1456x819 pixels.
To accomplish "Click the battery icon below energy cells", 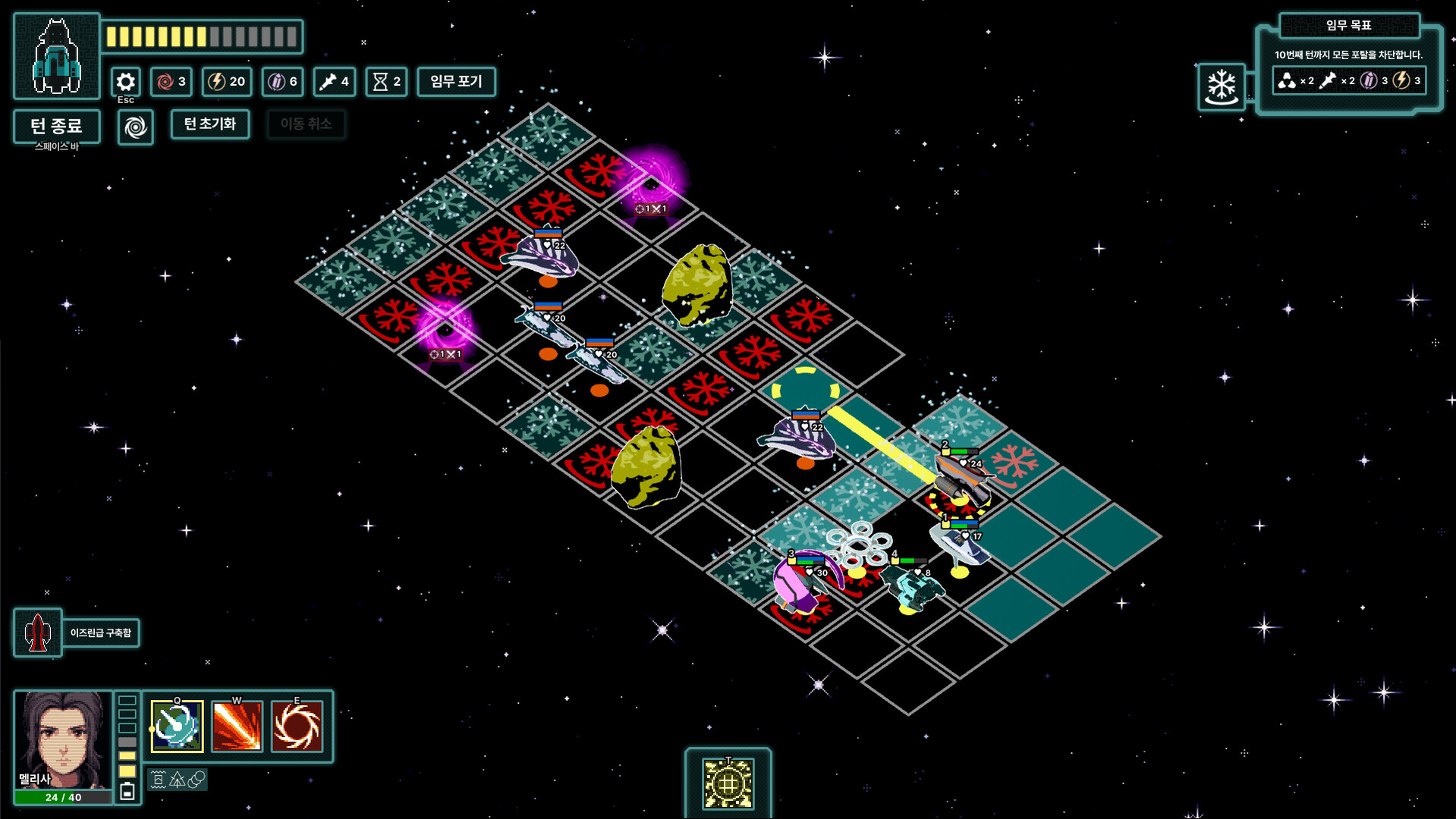I will (127, 792).
